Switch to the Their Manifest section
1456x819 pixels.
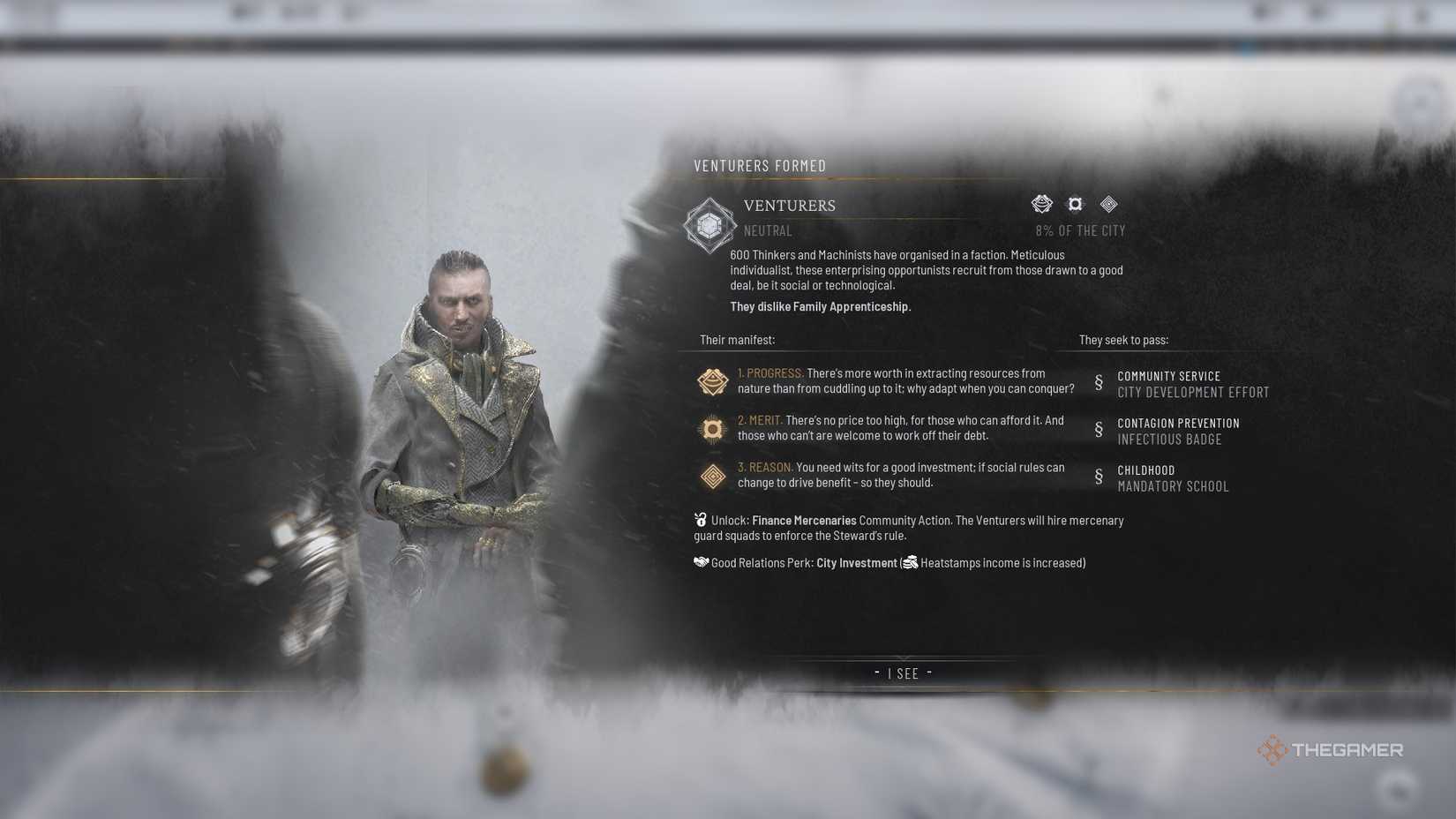(737, 338)
